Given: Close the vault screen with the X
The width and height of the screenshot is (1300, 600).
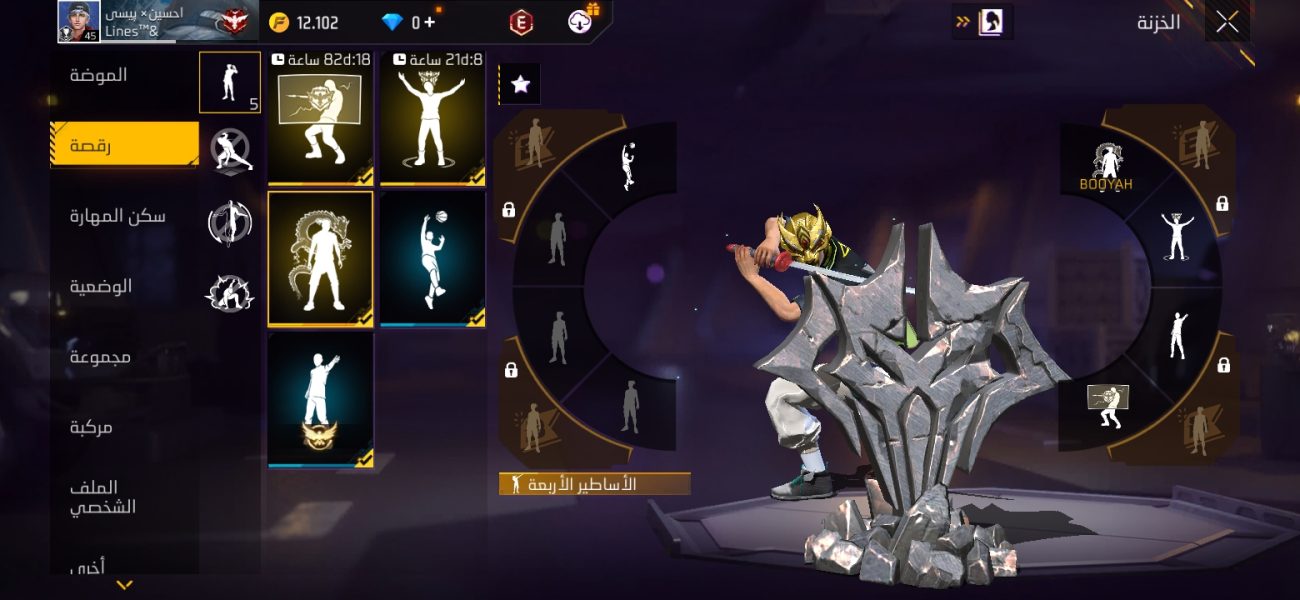Looking at the screenshot, I should point(1227,22).
